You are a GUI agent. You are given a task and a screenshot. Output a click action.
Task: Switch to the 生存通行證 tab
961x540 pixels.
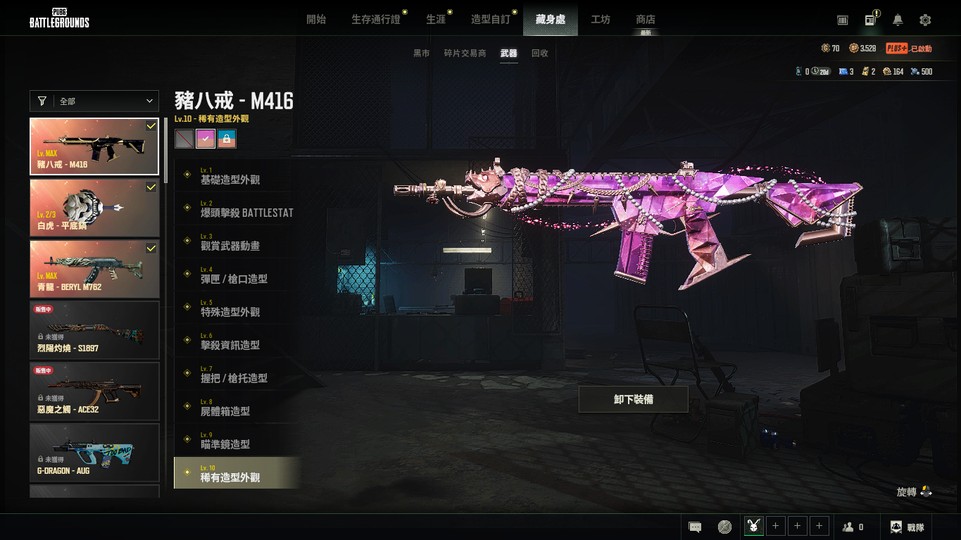pyautogui.click(x=376, y=19)
